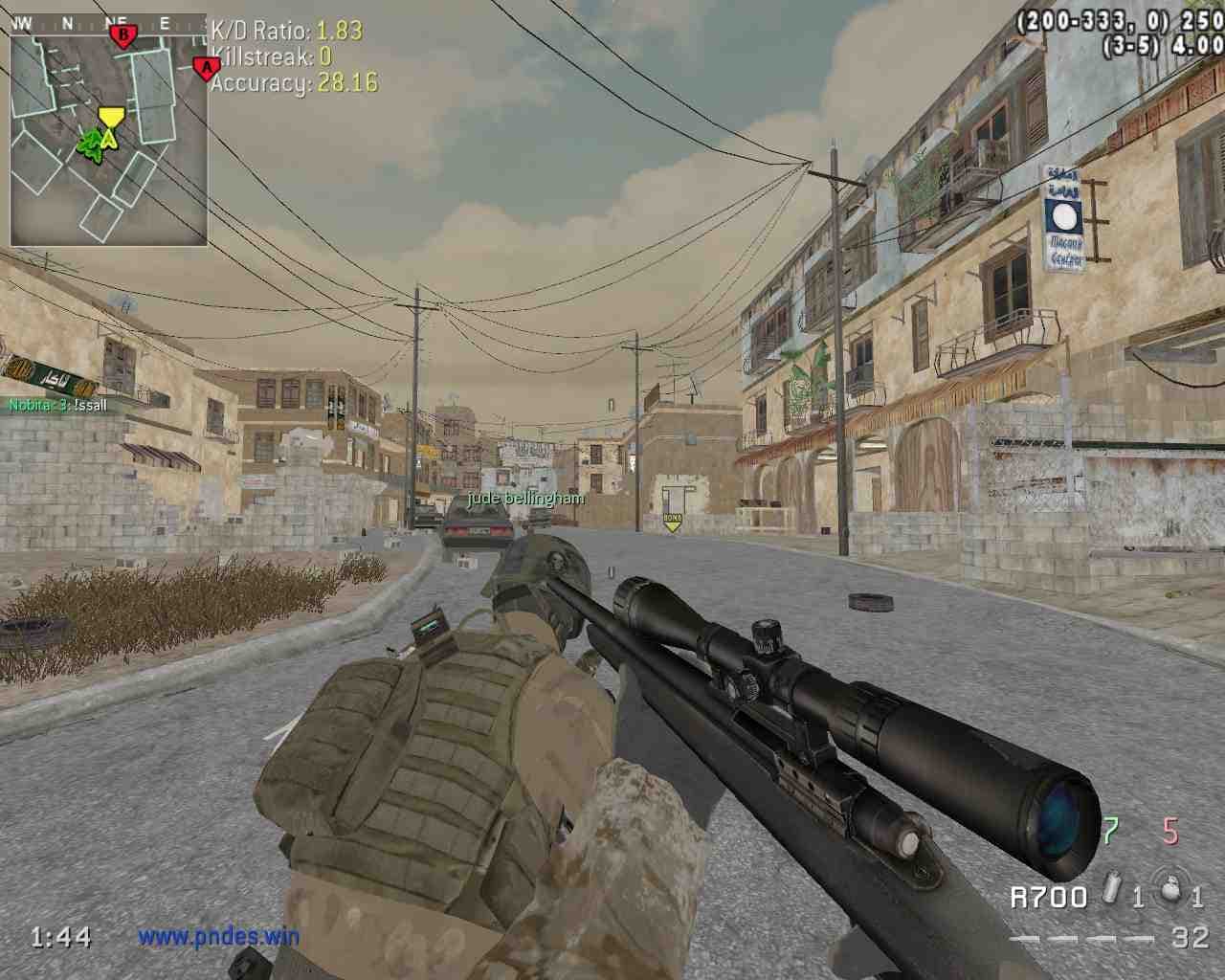This screenshot has height=980, width=1225.
Task: Select the R700 weapon label
Action: coord(1048,897)
